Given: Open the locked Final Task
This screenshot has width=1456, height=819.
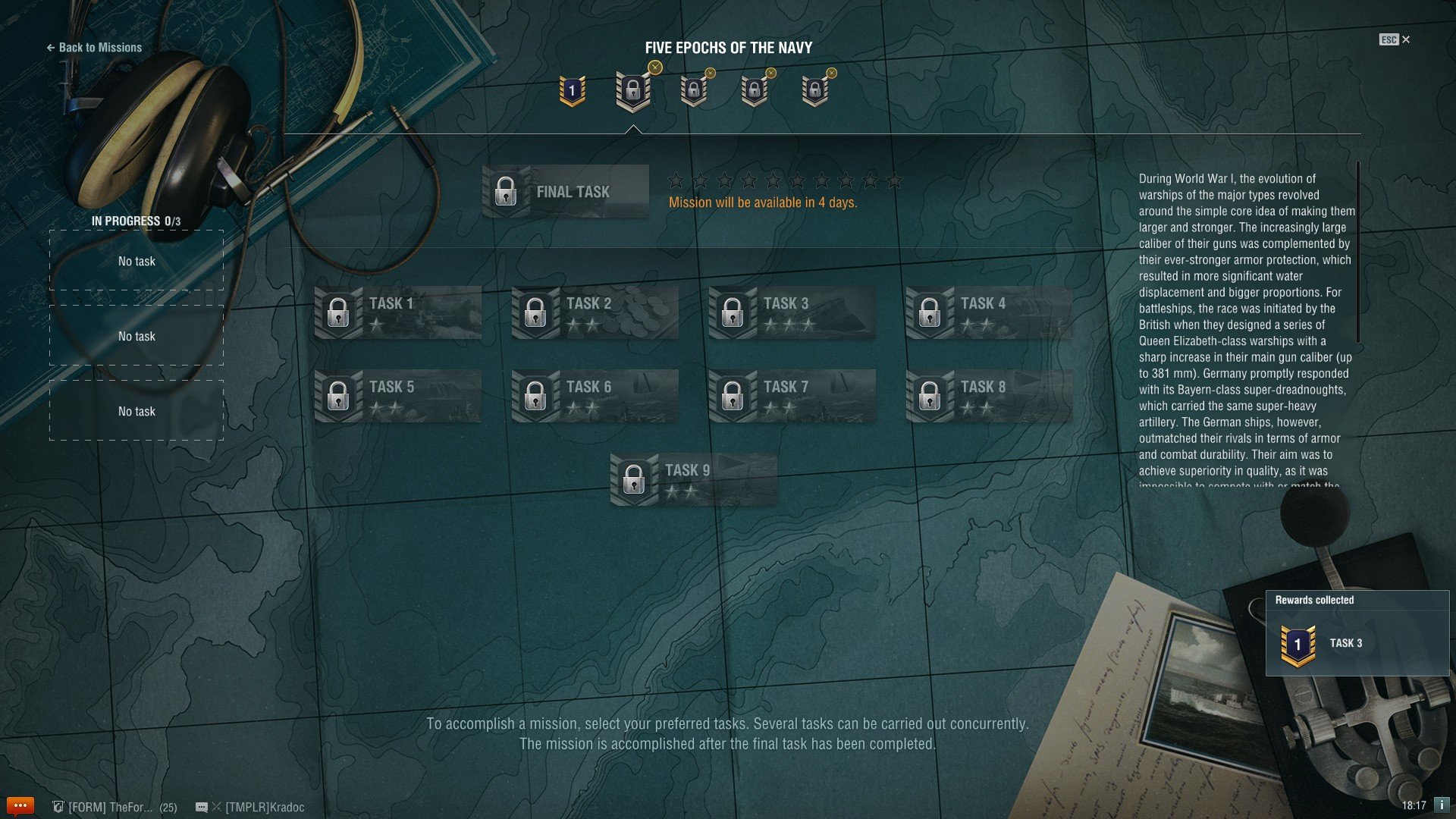Looking at the screenshot, I should [565, 192].
